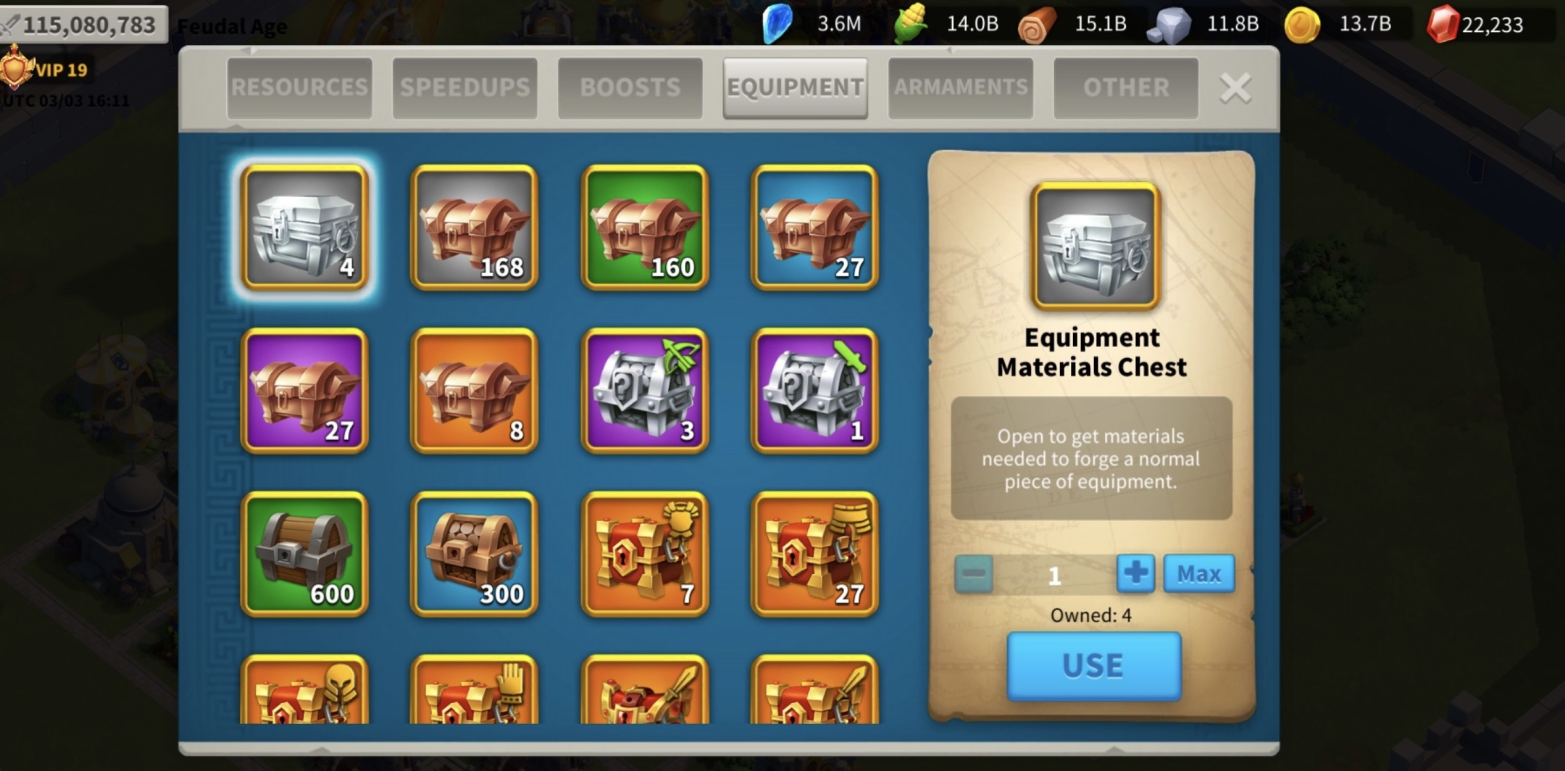1565x771 pixels.
Task: Show the Boosts tab
Action: [630, 88]
